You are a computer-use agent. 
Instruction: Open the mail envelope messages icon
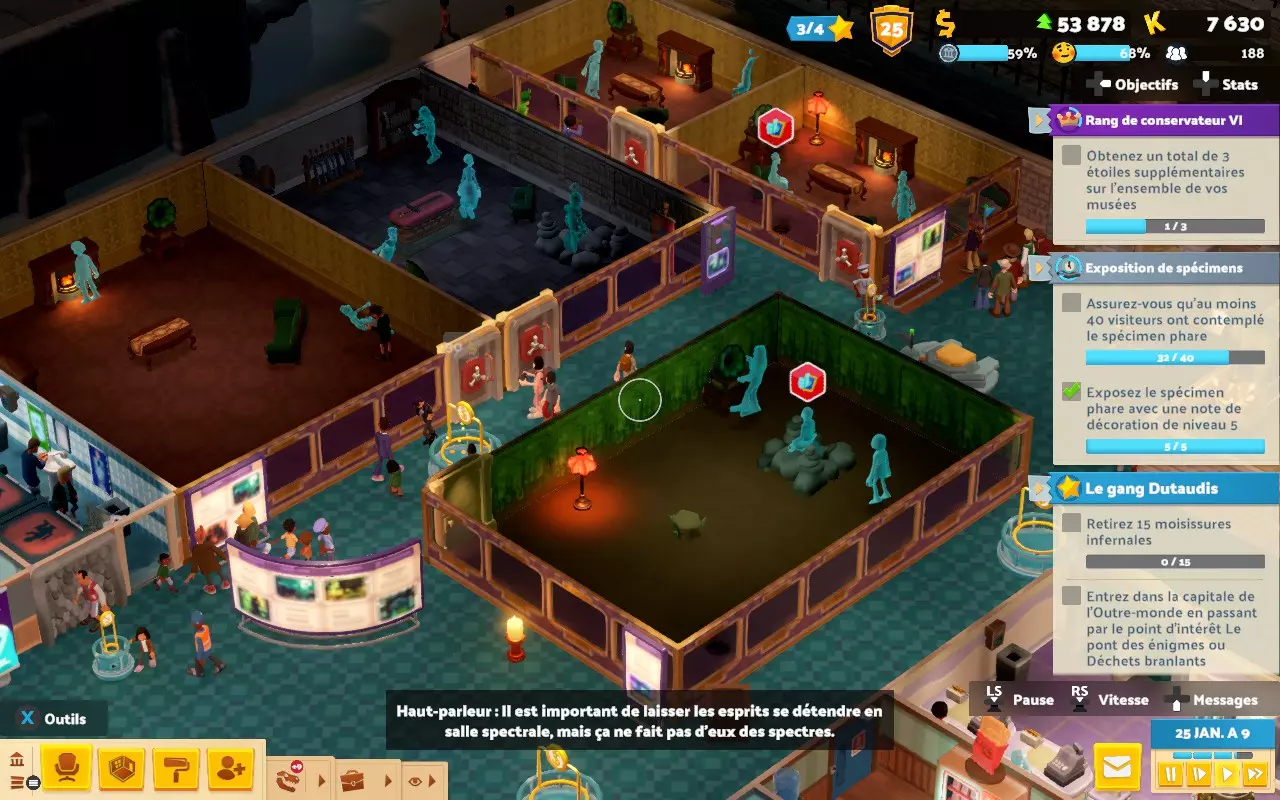pyautogui.click(x=1117, y=766)
